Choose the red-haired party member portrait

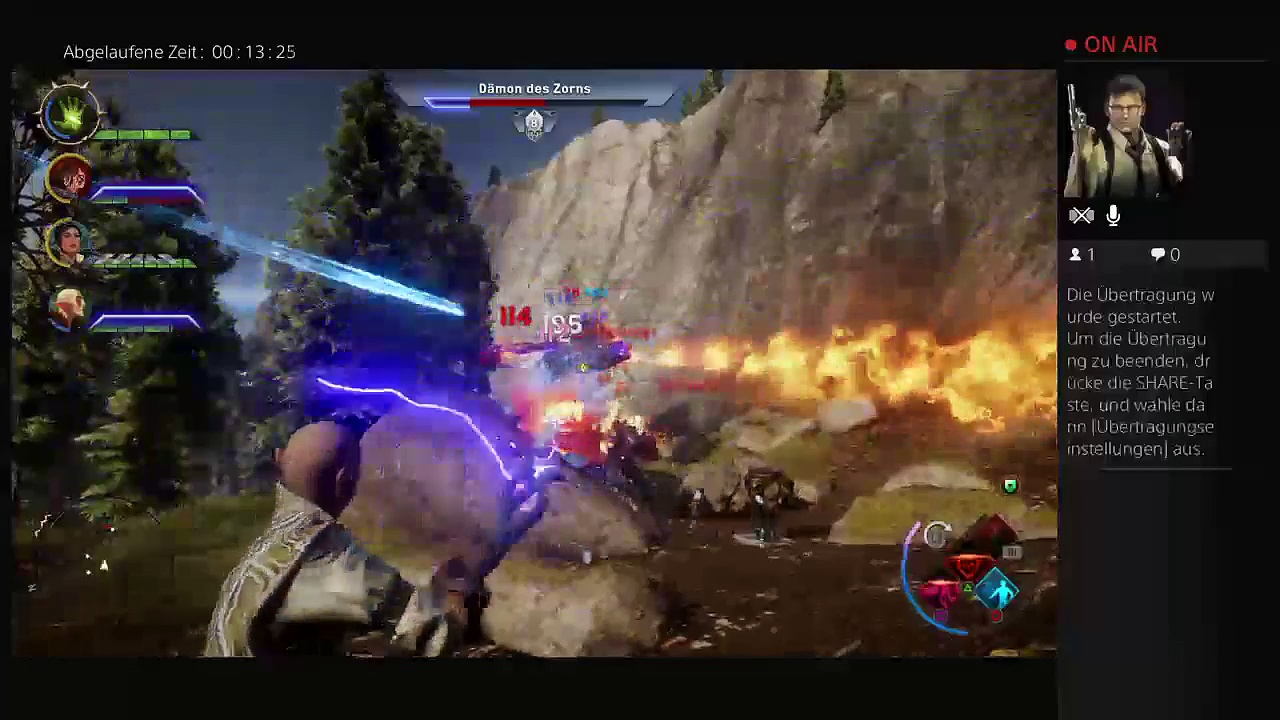point(70,178)
